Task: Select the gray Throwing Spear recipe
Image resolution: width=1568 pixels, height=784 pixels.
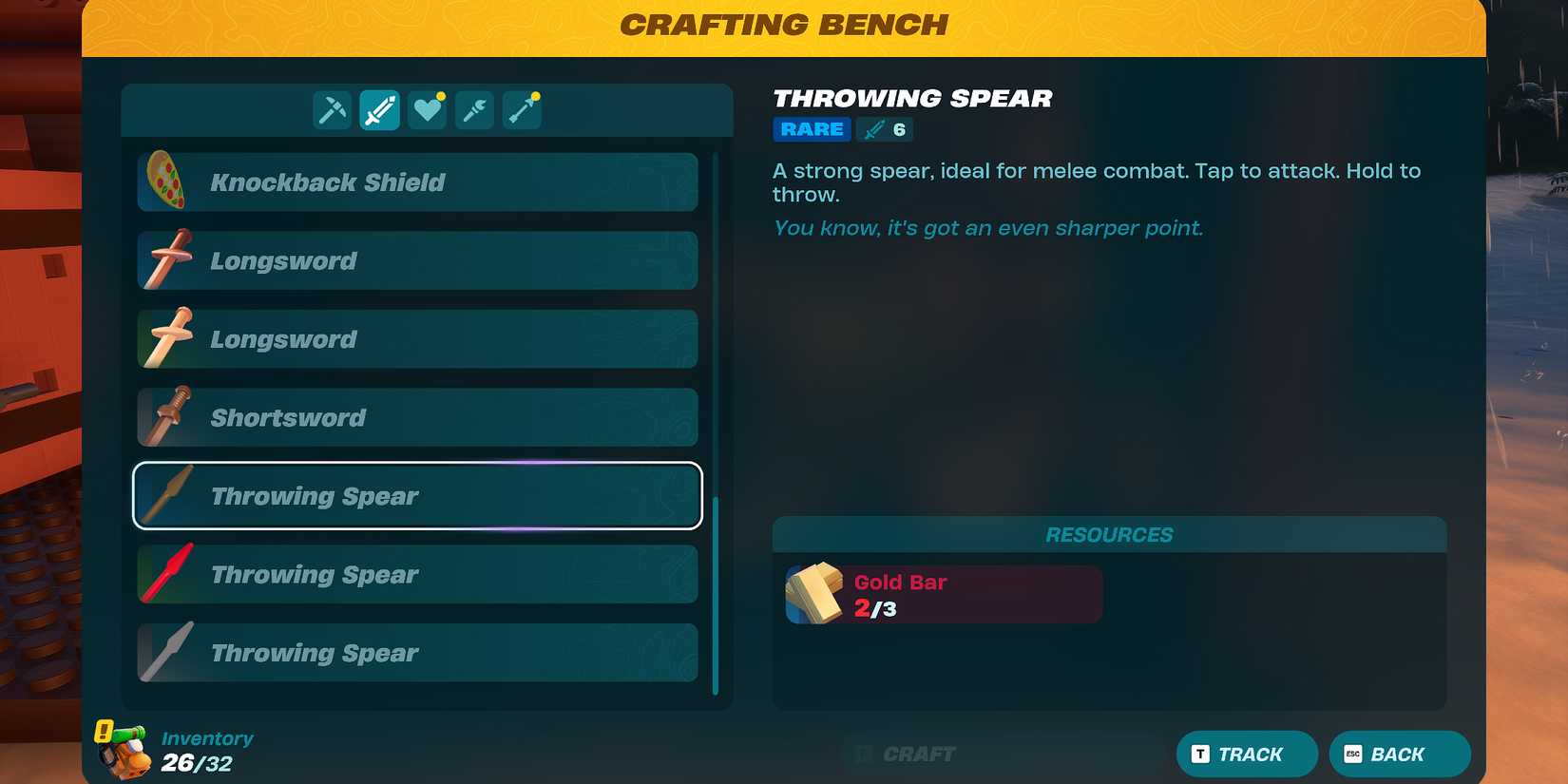Action: pyautogui.click(x=416, y=653)
